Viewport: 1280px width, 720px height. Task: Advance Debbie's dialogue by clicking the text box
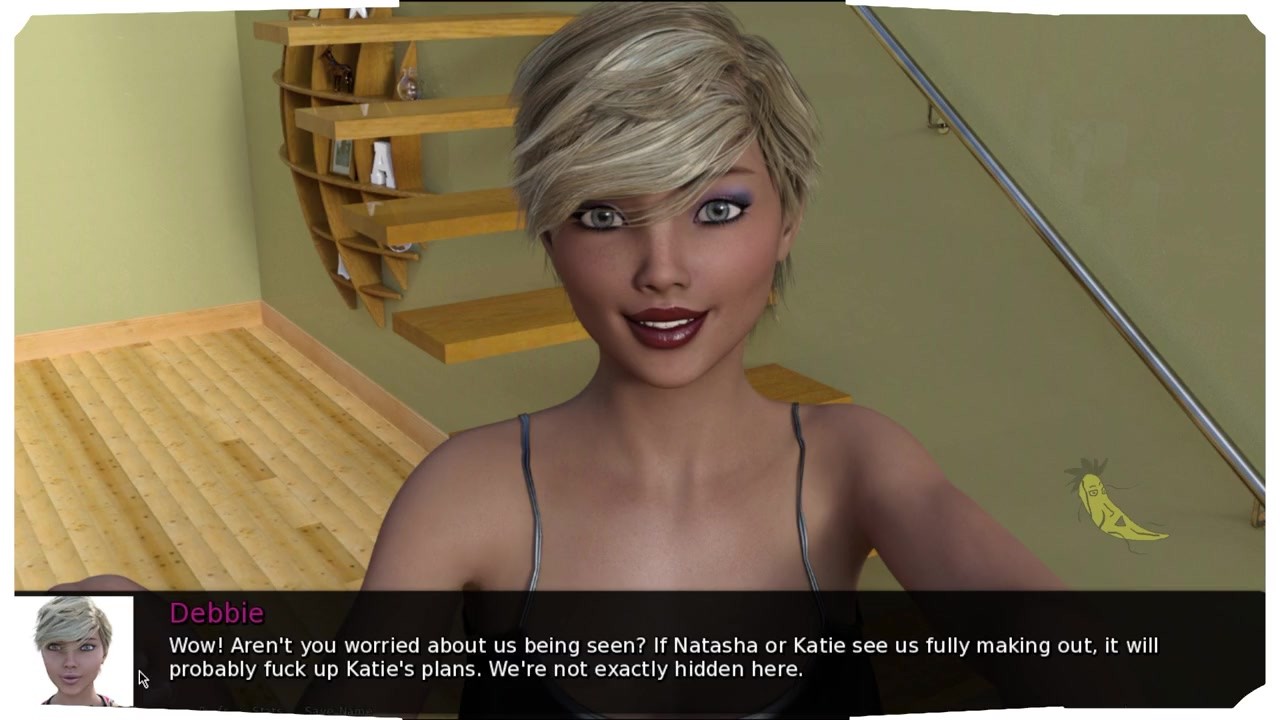coord(662,656)
